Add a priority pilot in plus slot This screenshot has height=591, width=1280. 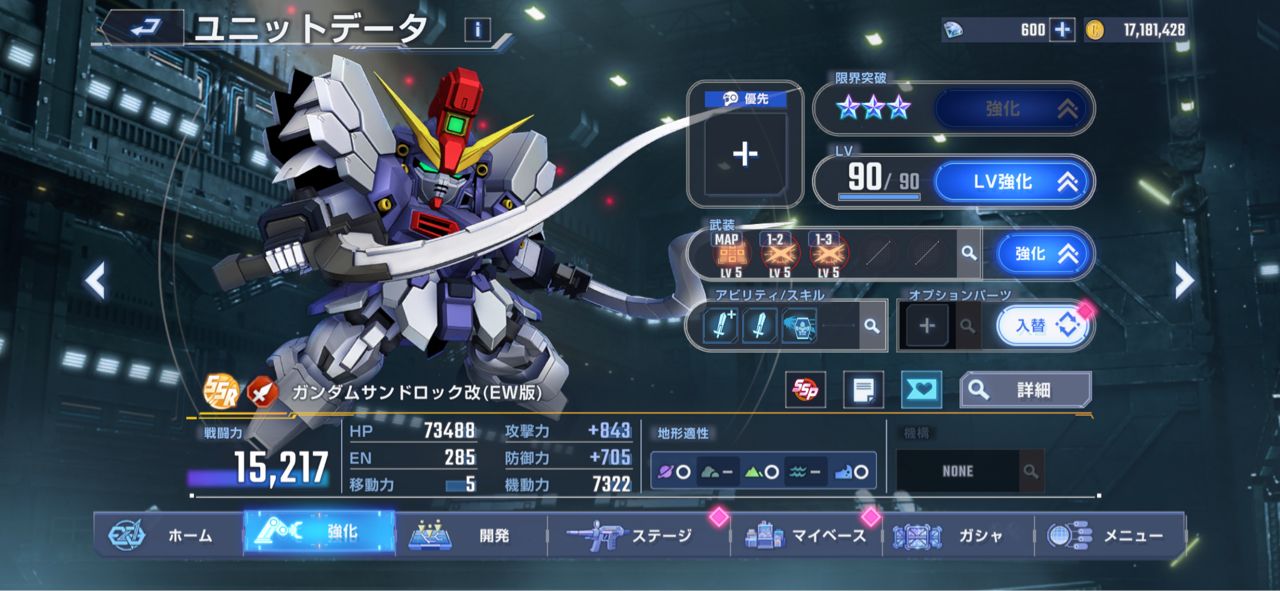(745, 153)
